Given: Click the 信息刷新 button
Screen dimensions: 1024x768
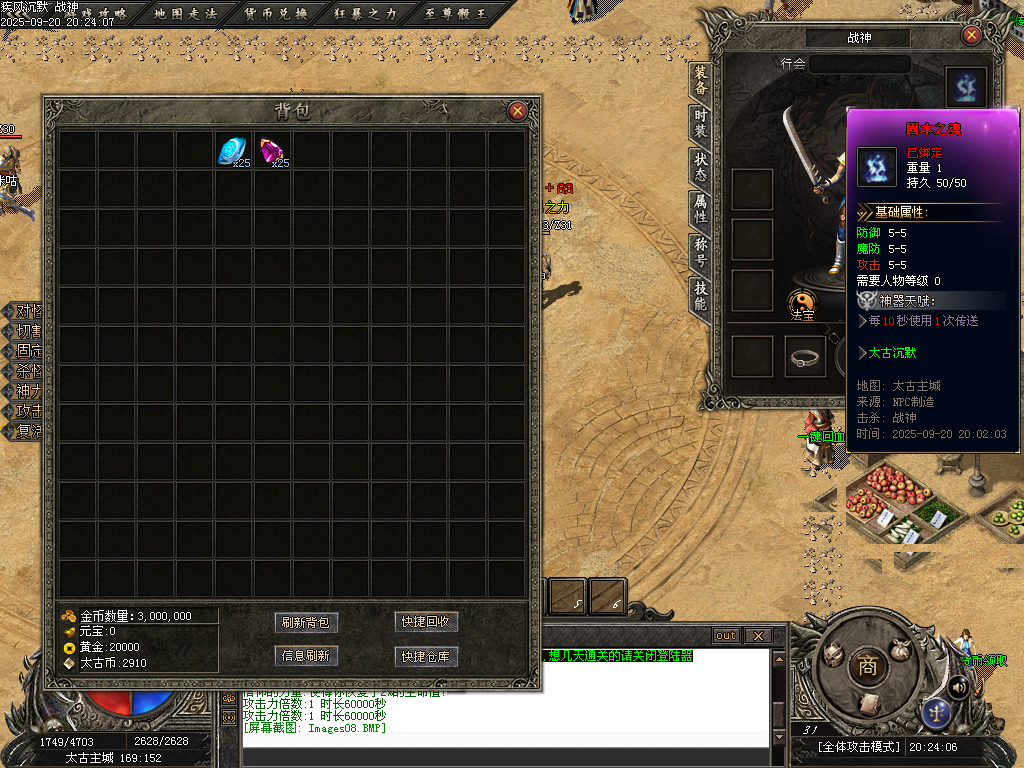Looking at the screenshot, I should [x=306, y=656].
